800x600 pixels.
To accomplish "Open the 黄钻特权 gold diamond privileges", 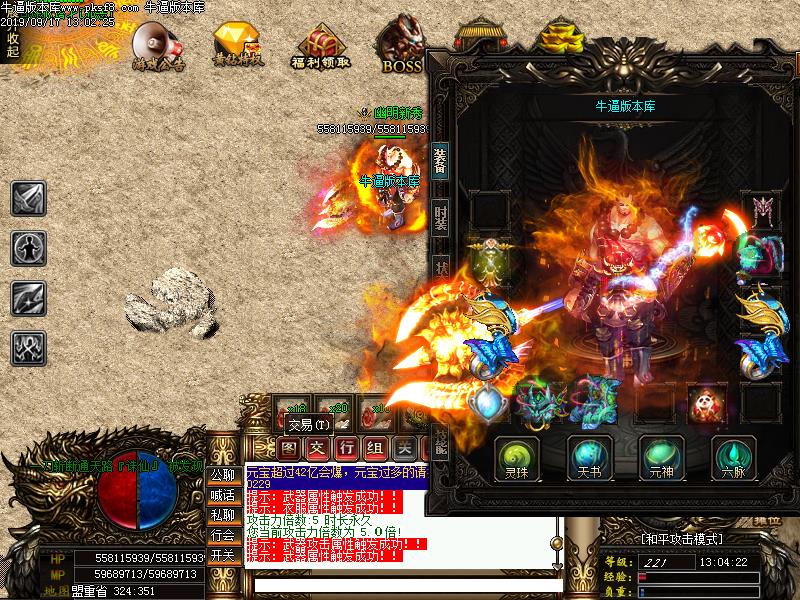I will click(x=238, y=45).
